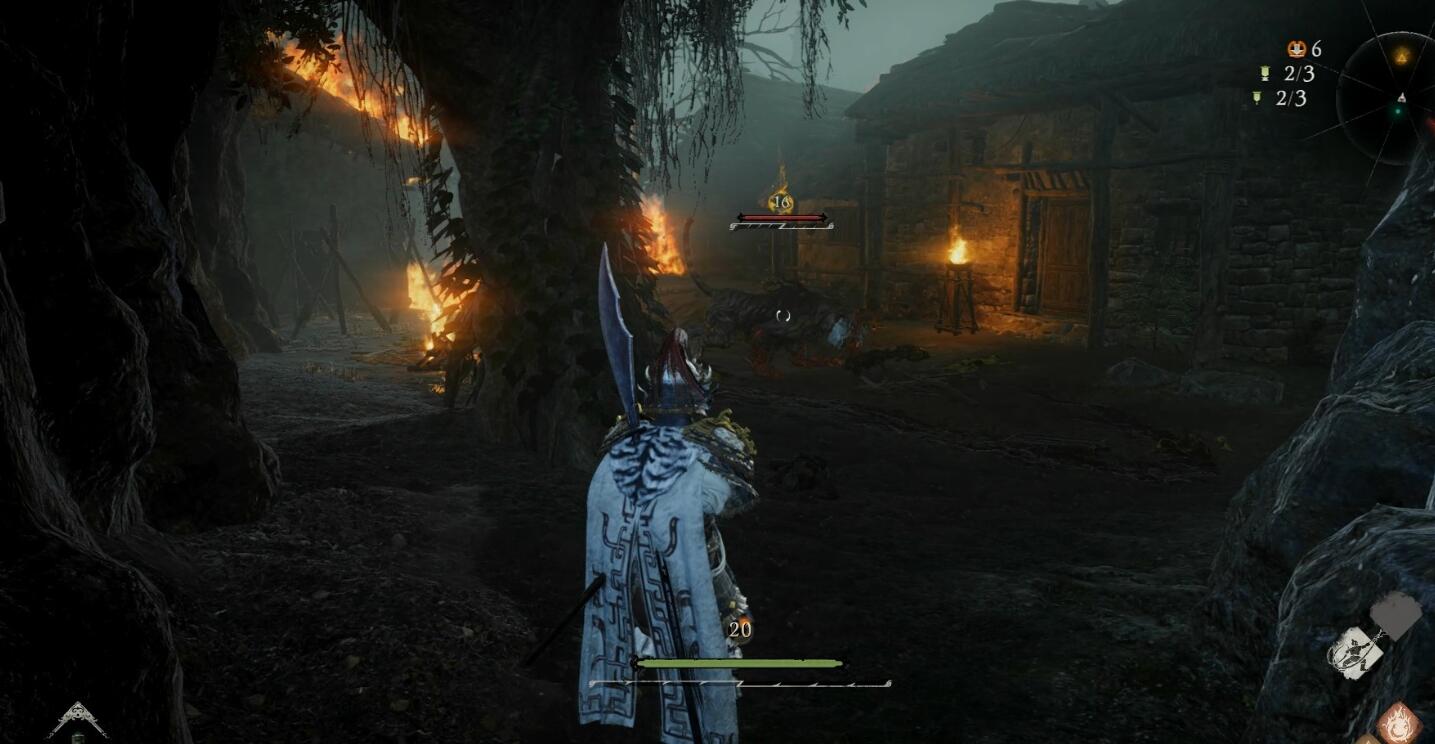Image resolution: width=1435 pixels, height=744 pixels.
Task: Select the blank grey skill slot
Action: coord(1396,612)
